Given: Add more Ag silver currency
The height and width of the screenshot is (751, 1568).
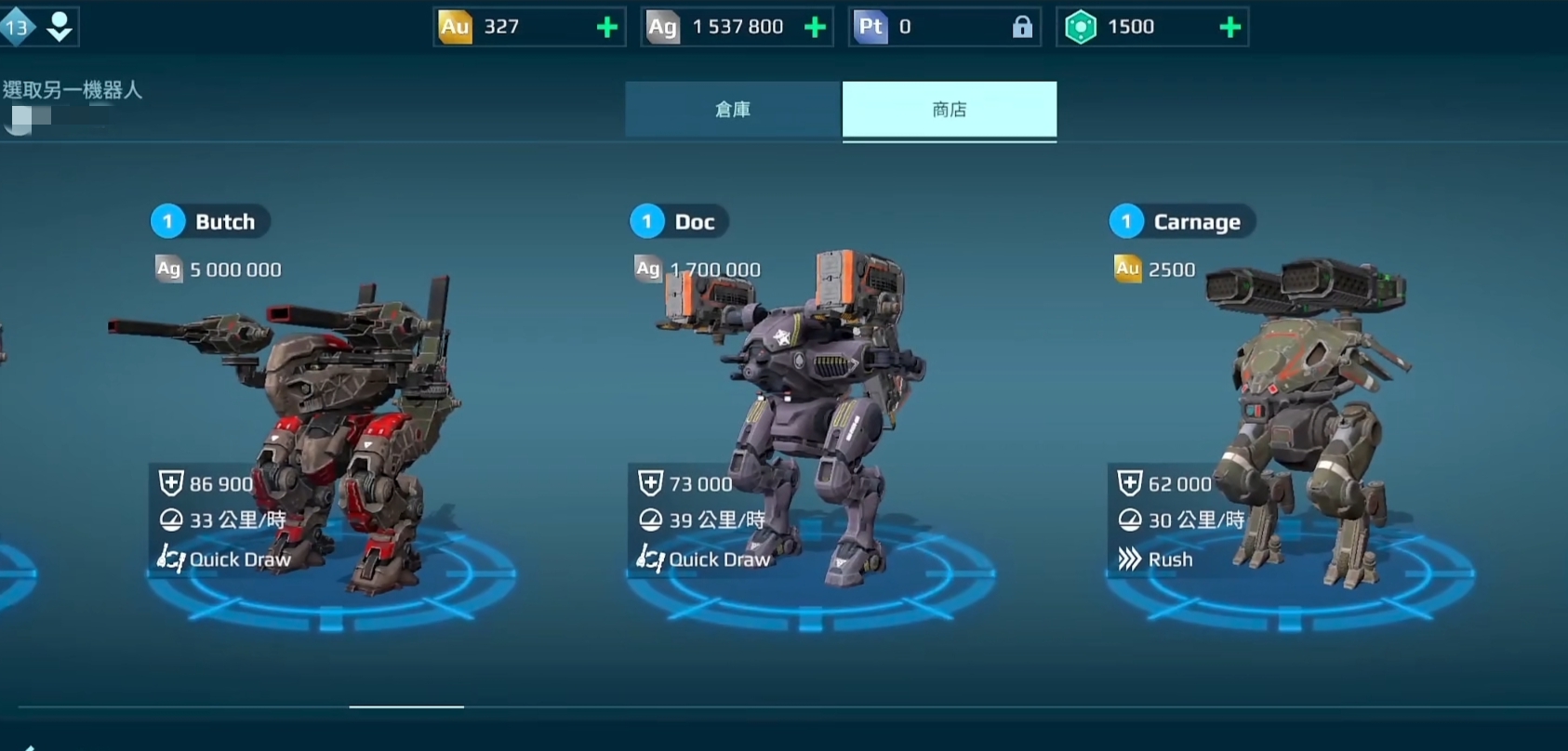Looking at the screenshot, I should 816,27.
